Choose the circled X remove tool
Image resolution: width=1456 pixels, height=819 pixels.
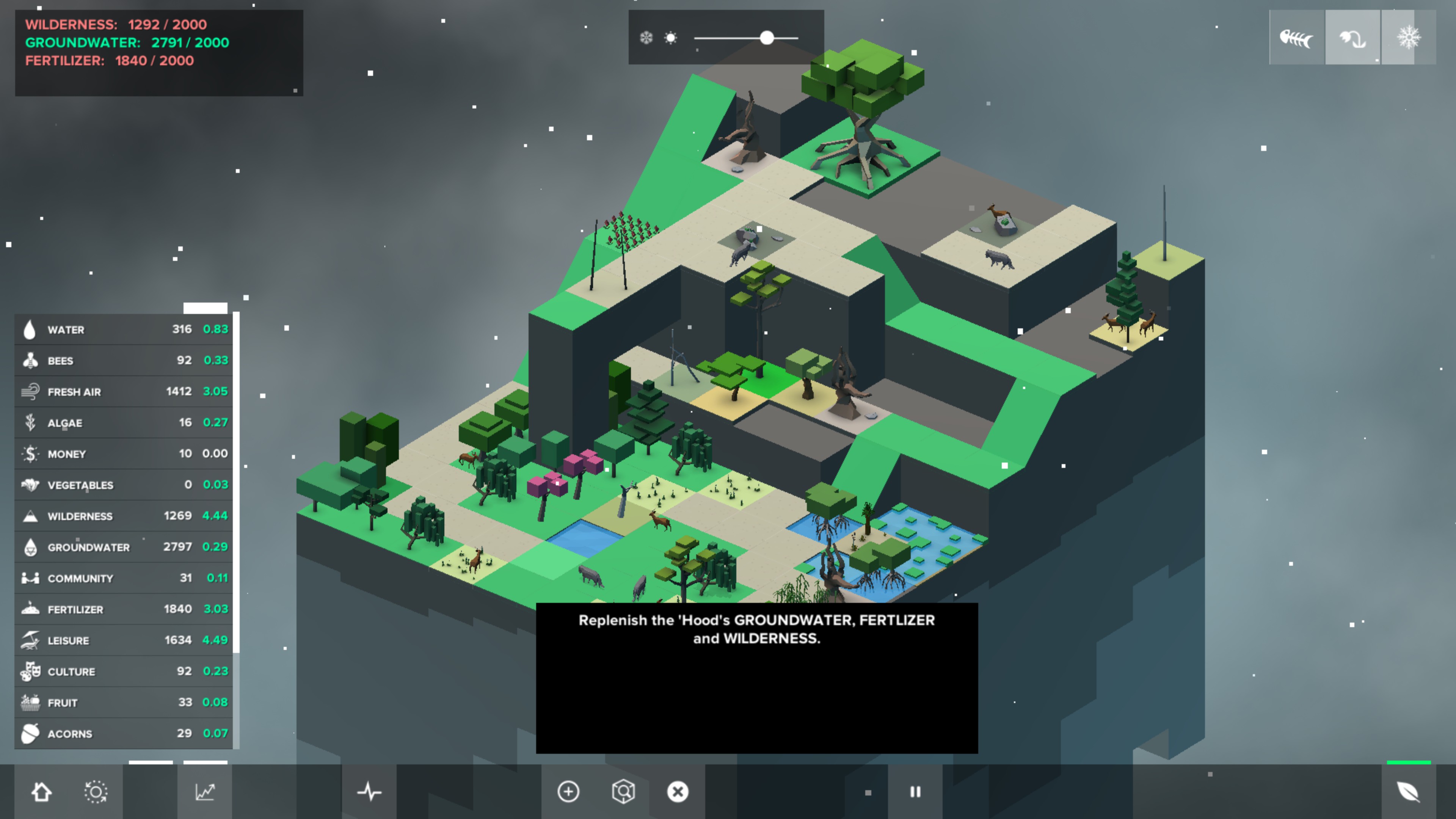pos(678,792)
